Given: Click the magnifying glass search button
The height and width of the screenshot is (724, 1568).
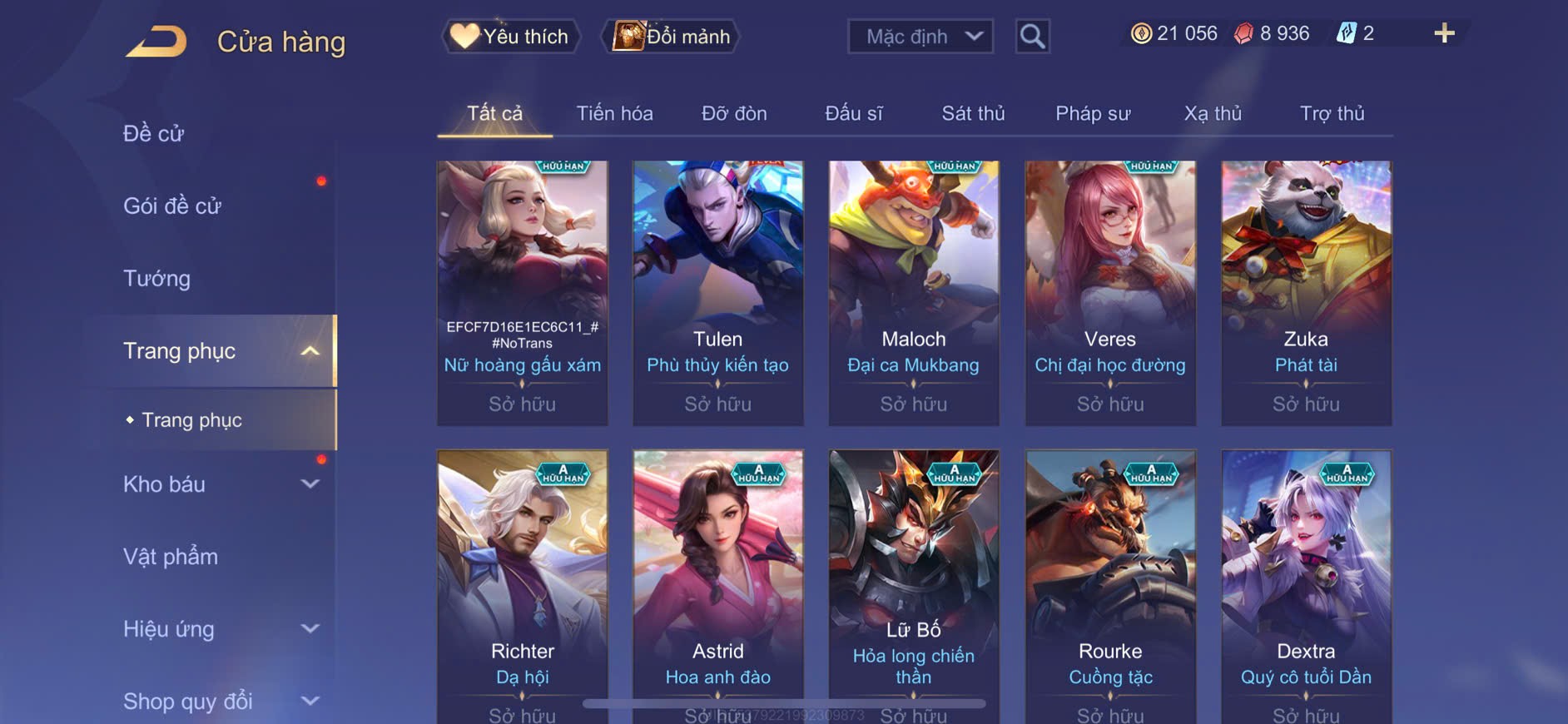Looking at the screenshot, I should pyautogui.click(x=1032, y=37).
